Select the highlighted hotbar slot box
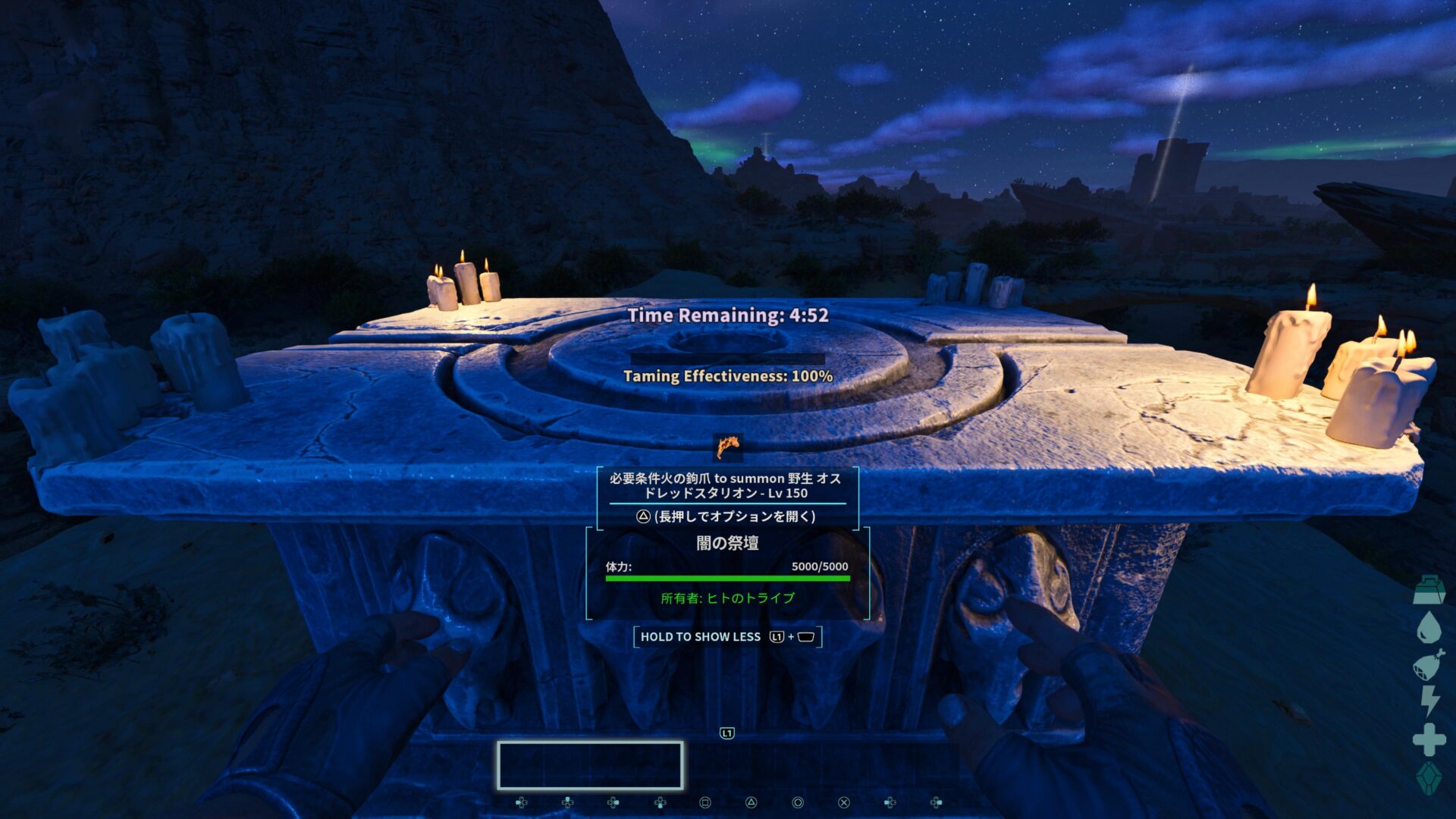This screenshot has width=1456, height=819. point(590,765)
